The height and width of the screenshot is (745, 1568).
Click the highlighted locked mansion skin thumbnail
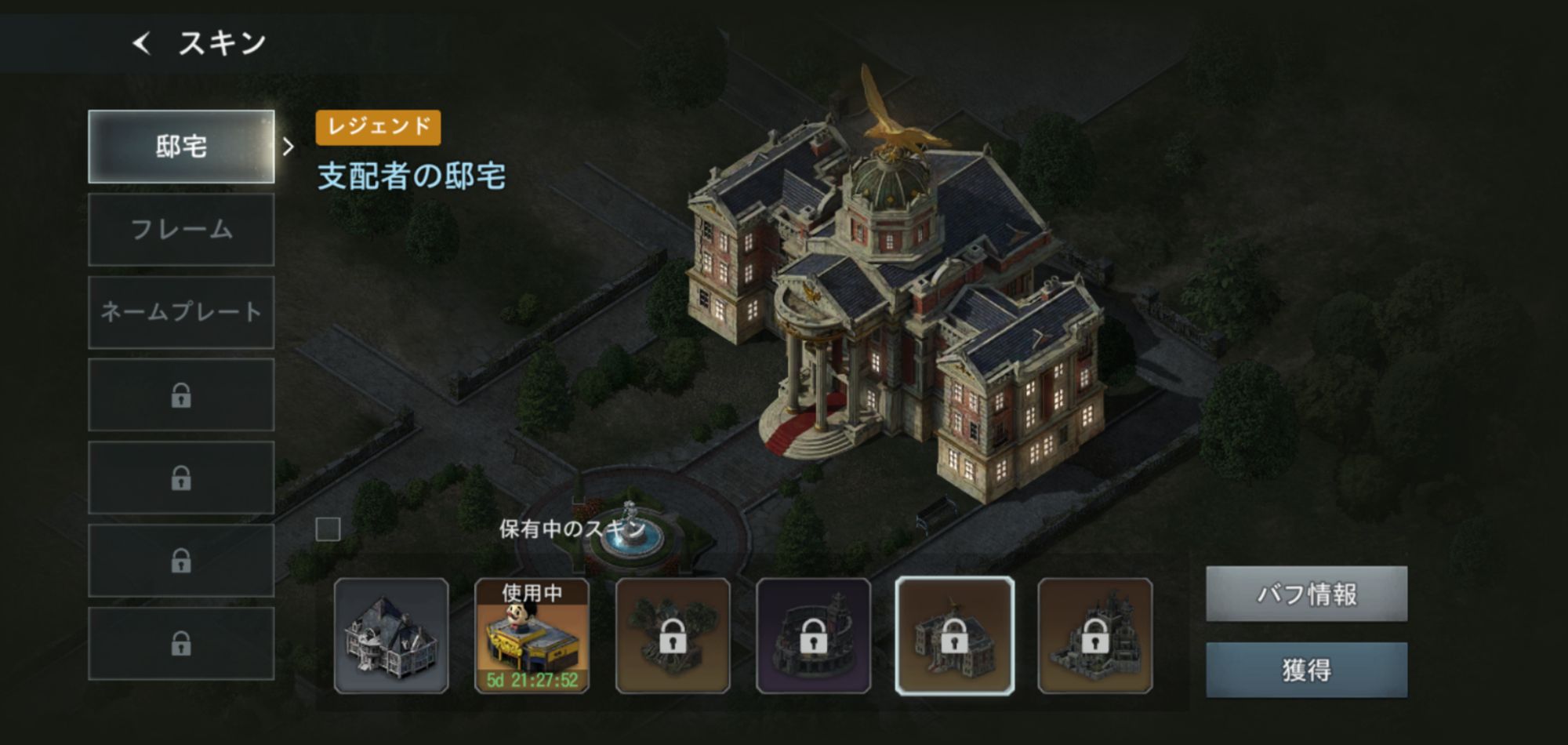coord(954,636)
